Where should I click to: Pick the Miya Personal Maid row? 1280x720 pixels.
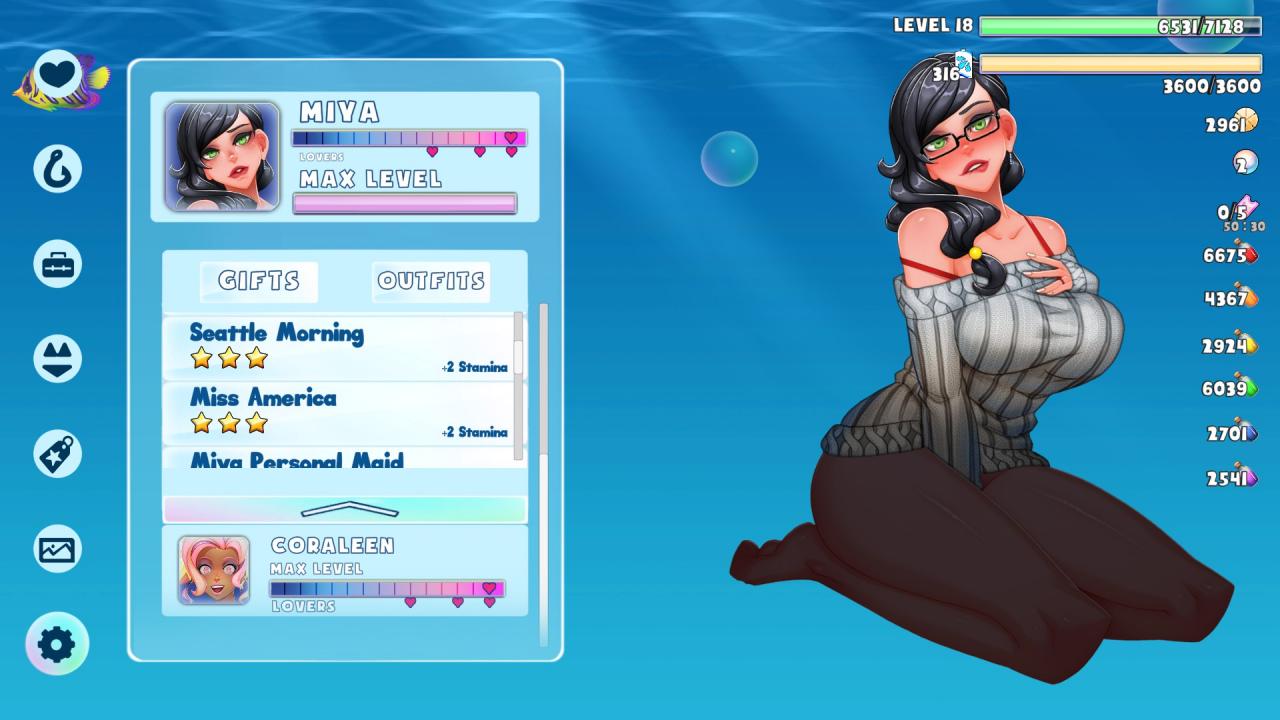pos(340,459)
